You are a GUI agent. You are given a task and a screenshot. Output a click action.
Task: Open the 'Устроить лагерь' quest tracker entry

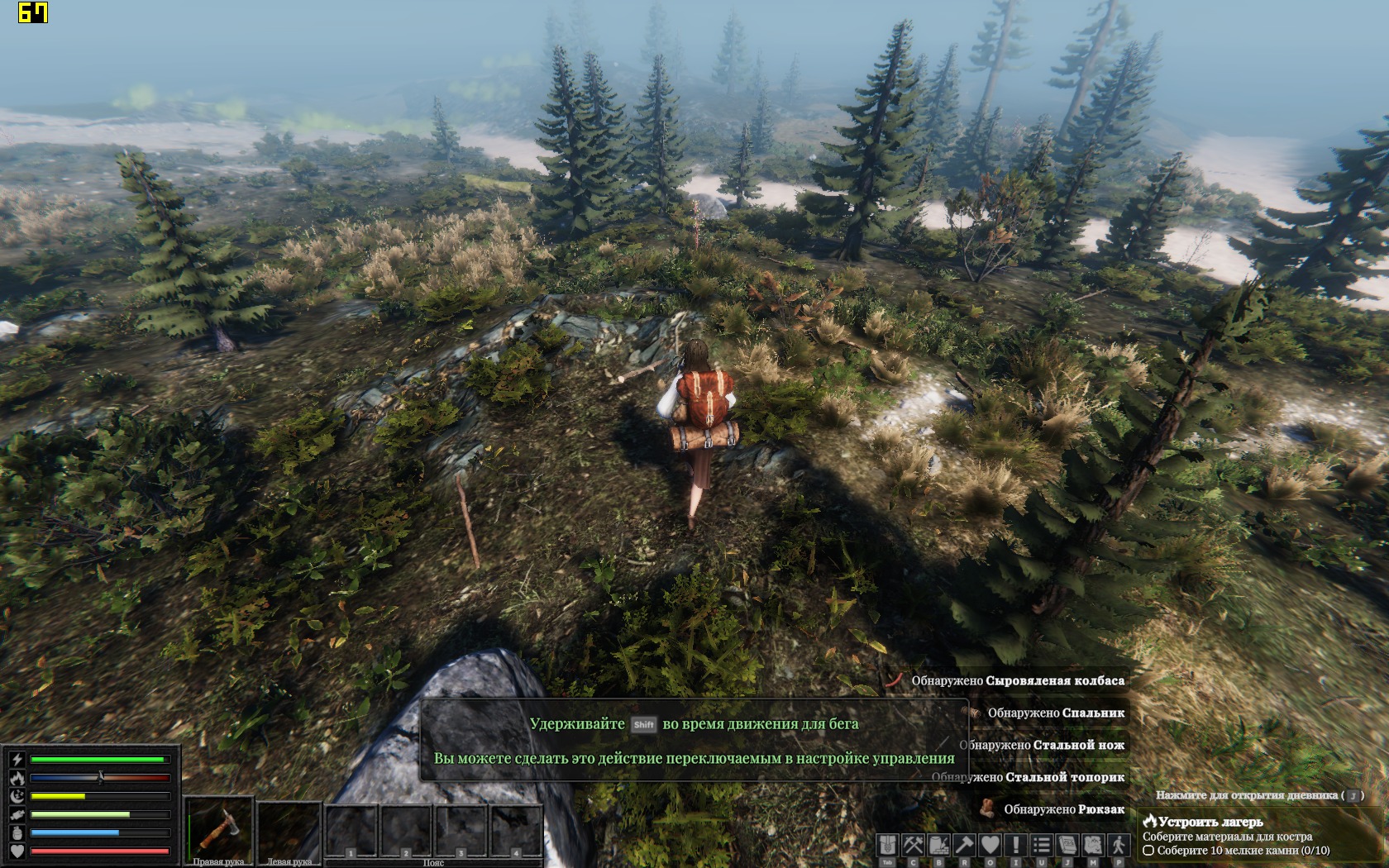[1210, 822]
